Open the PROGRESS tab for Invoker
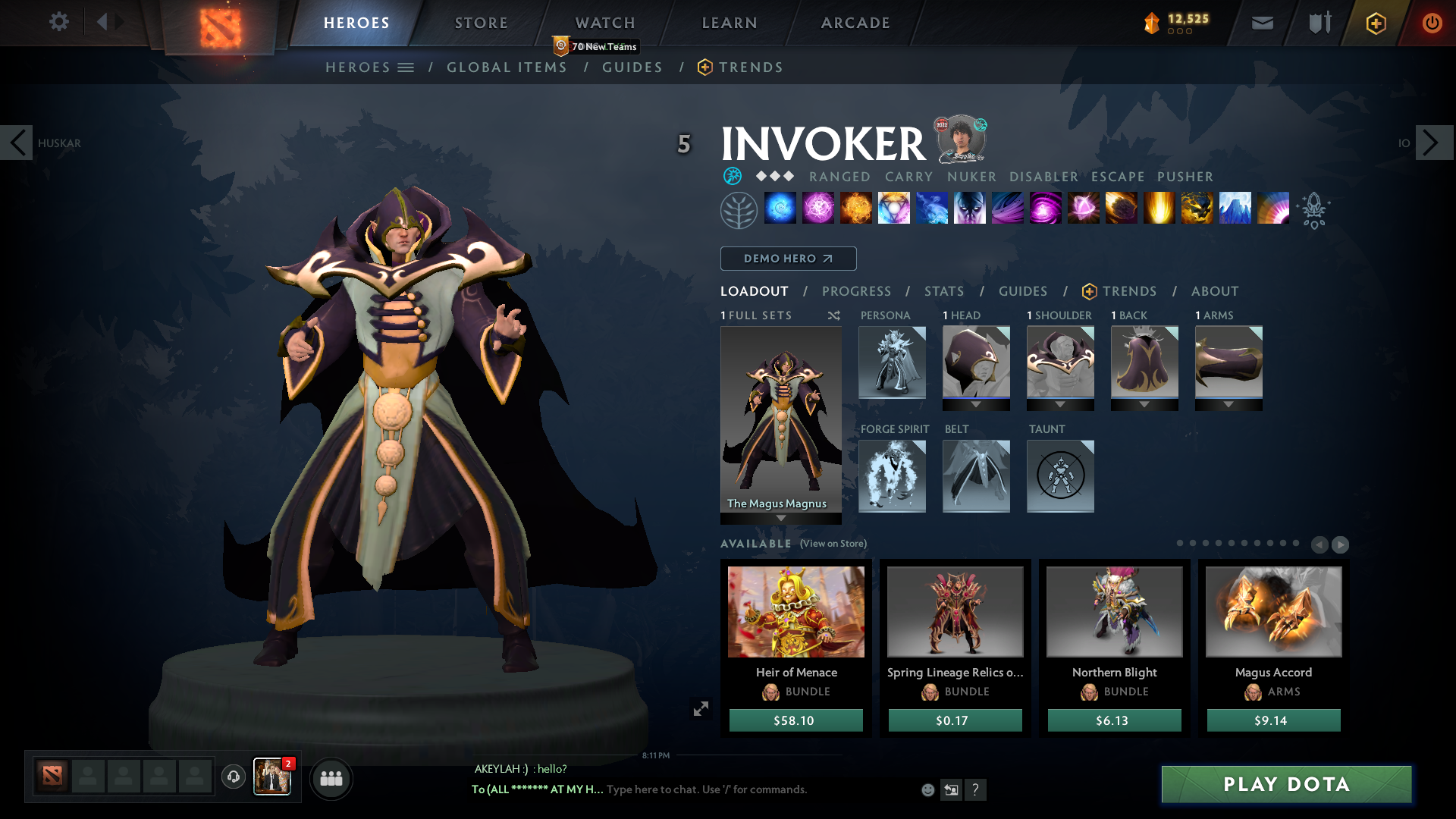Screen dimensions: 1456x819 857,291
